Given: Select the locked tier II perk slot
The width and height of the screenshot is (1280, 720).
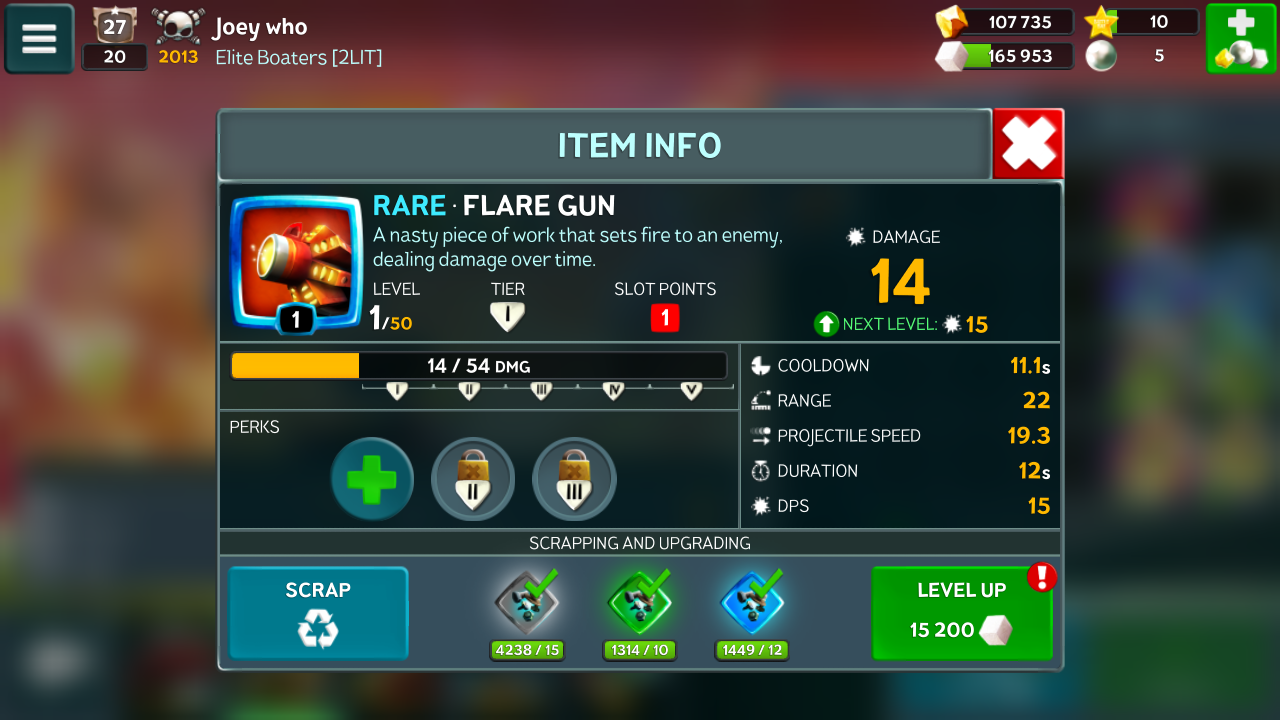Looking at the screenshot, I should click(473, 479).
